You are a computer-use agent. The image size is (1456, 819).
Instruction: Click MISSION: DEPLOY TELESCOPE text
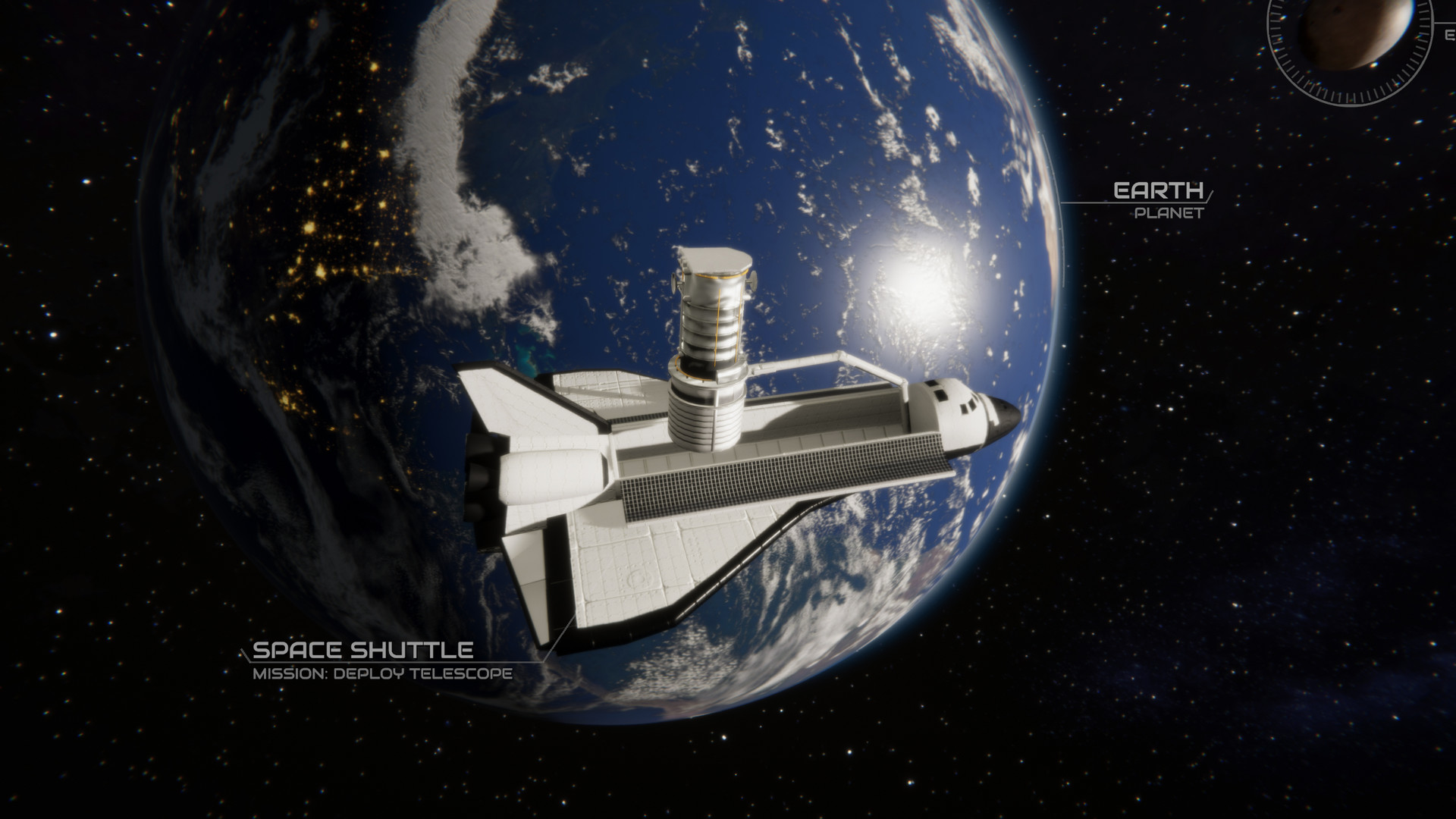(382, 671)
